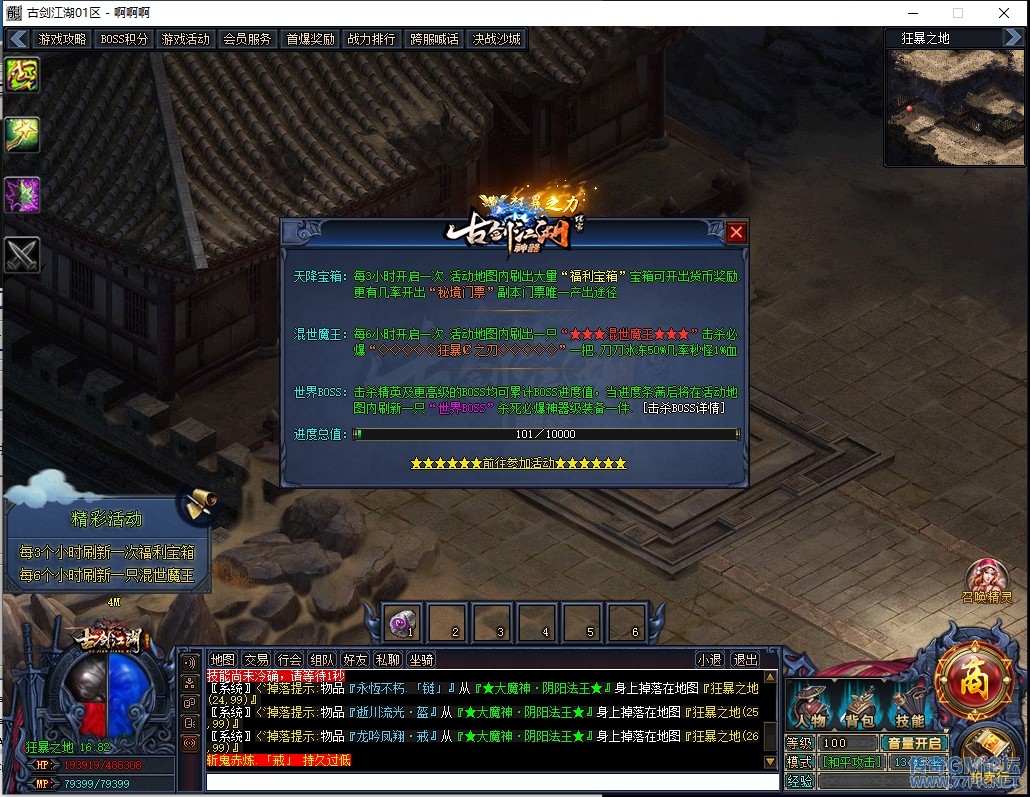
Task: Open the 游戏攻略 menu
Action: pyautogui.click(x=62, y=39)
